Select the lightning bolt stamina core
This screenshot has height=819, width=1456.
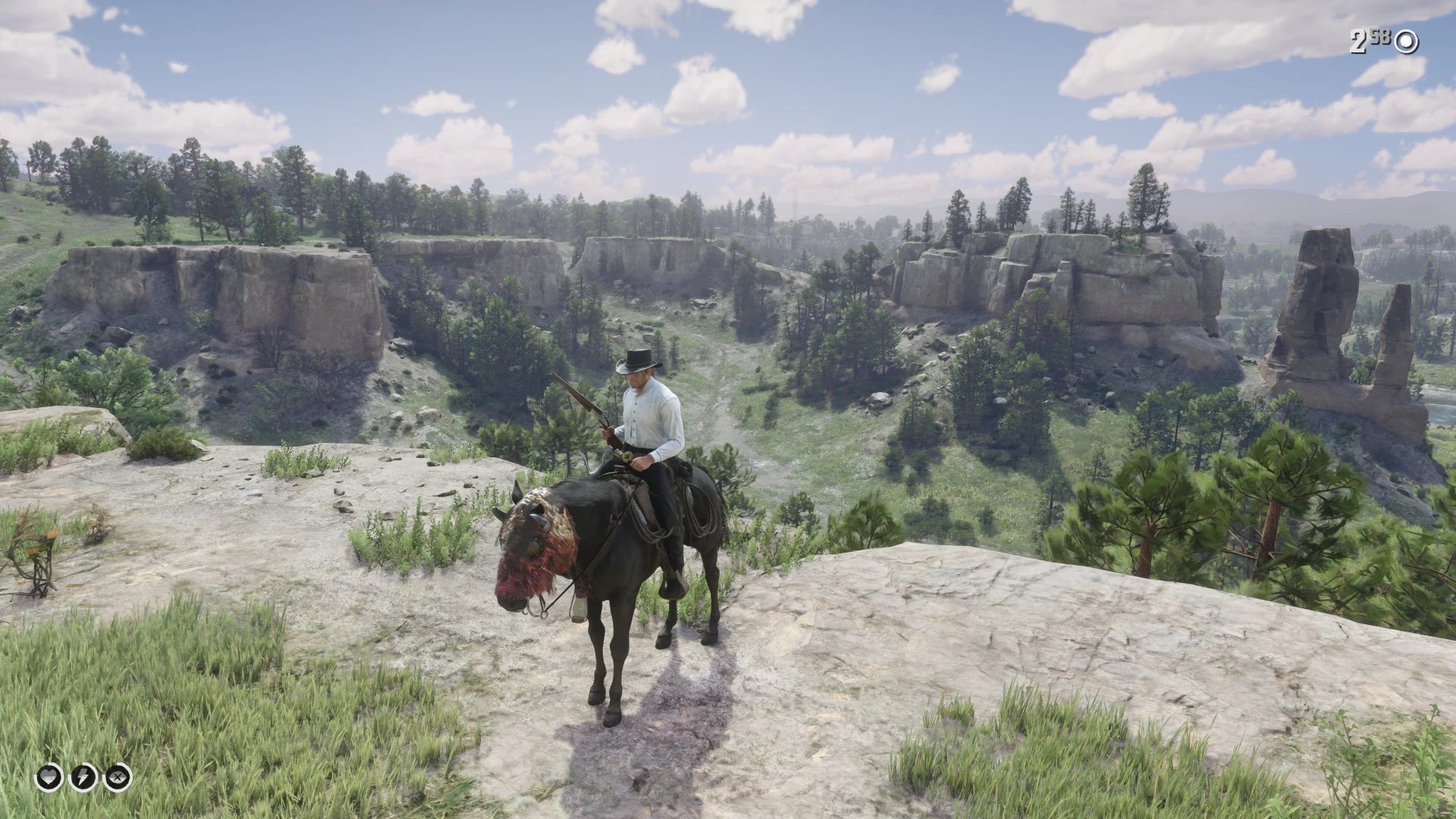[x=83, y=777]
